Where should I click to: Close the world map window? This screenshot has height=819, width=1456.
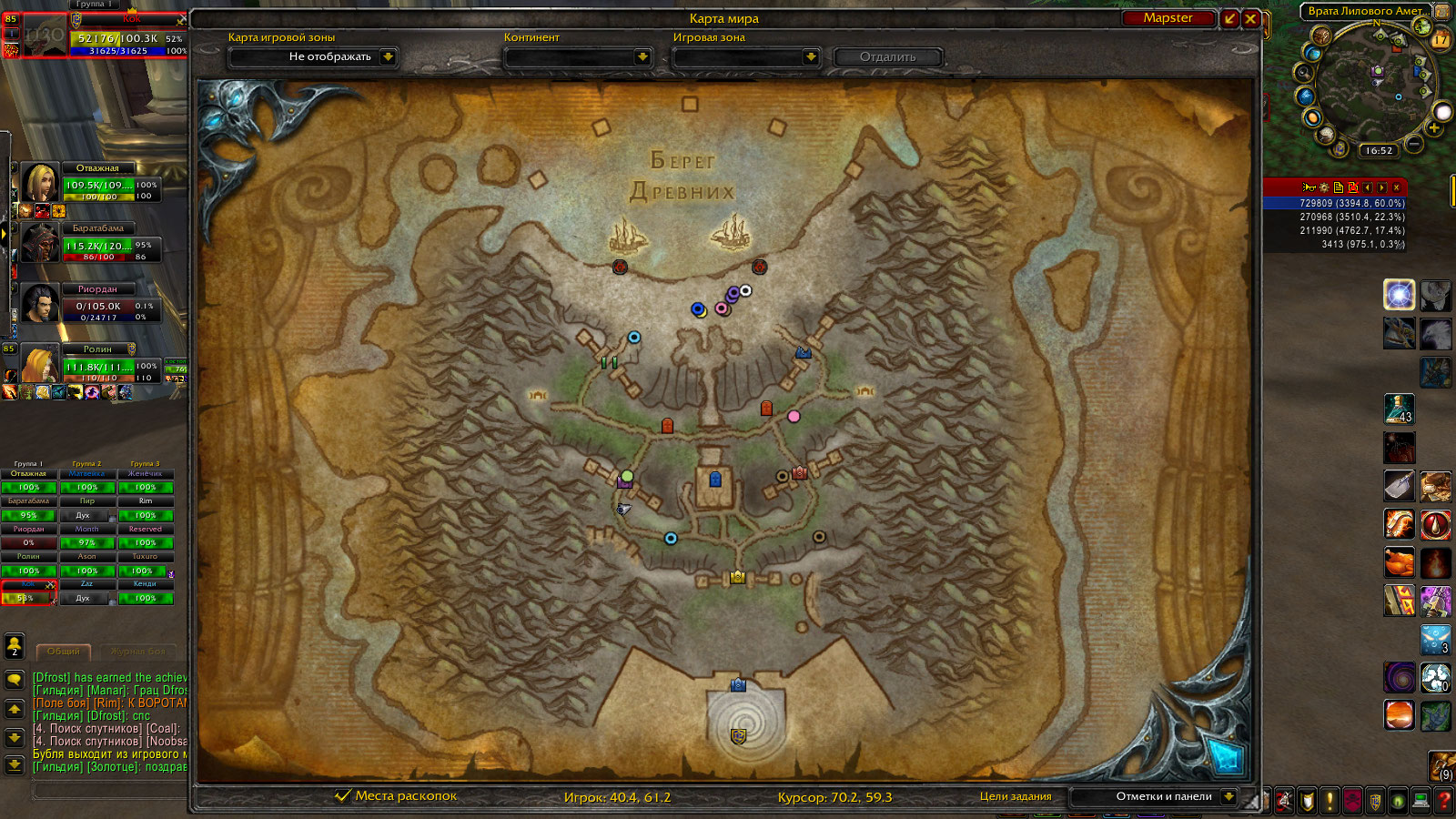pos(1250,18)
